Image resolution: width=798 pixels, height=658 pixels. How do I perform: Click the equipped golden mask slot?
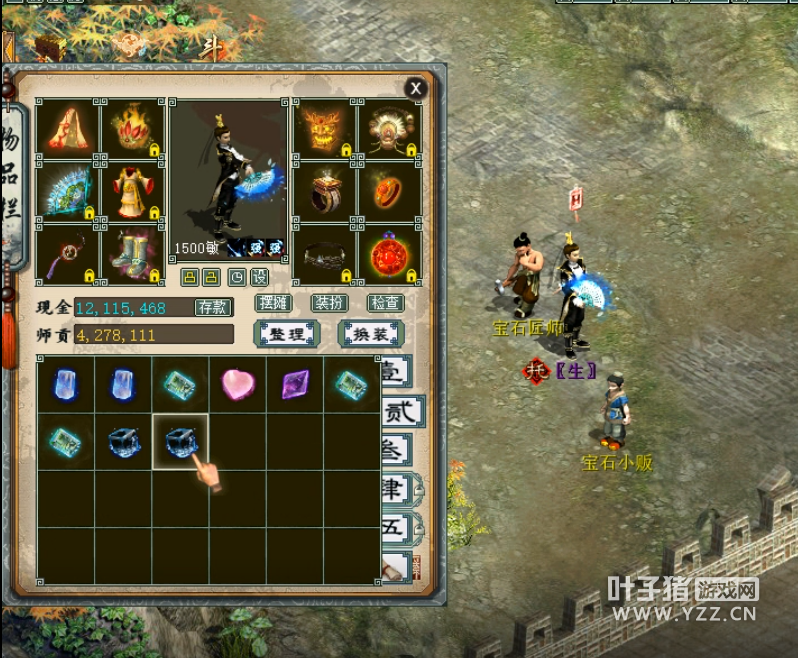(x=325, y=127)
